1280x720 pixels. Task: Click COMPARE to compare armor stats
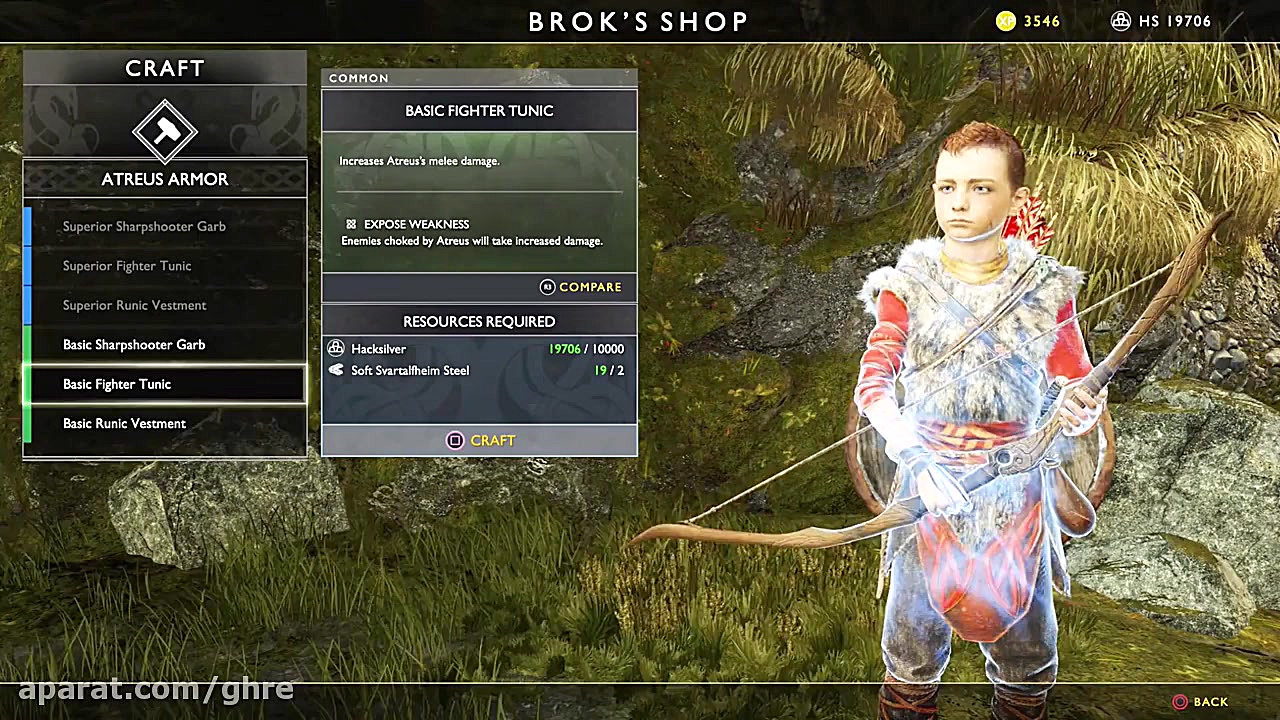click(590, 287)
